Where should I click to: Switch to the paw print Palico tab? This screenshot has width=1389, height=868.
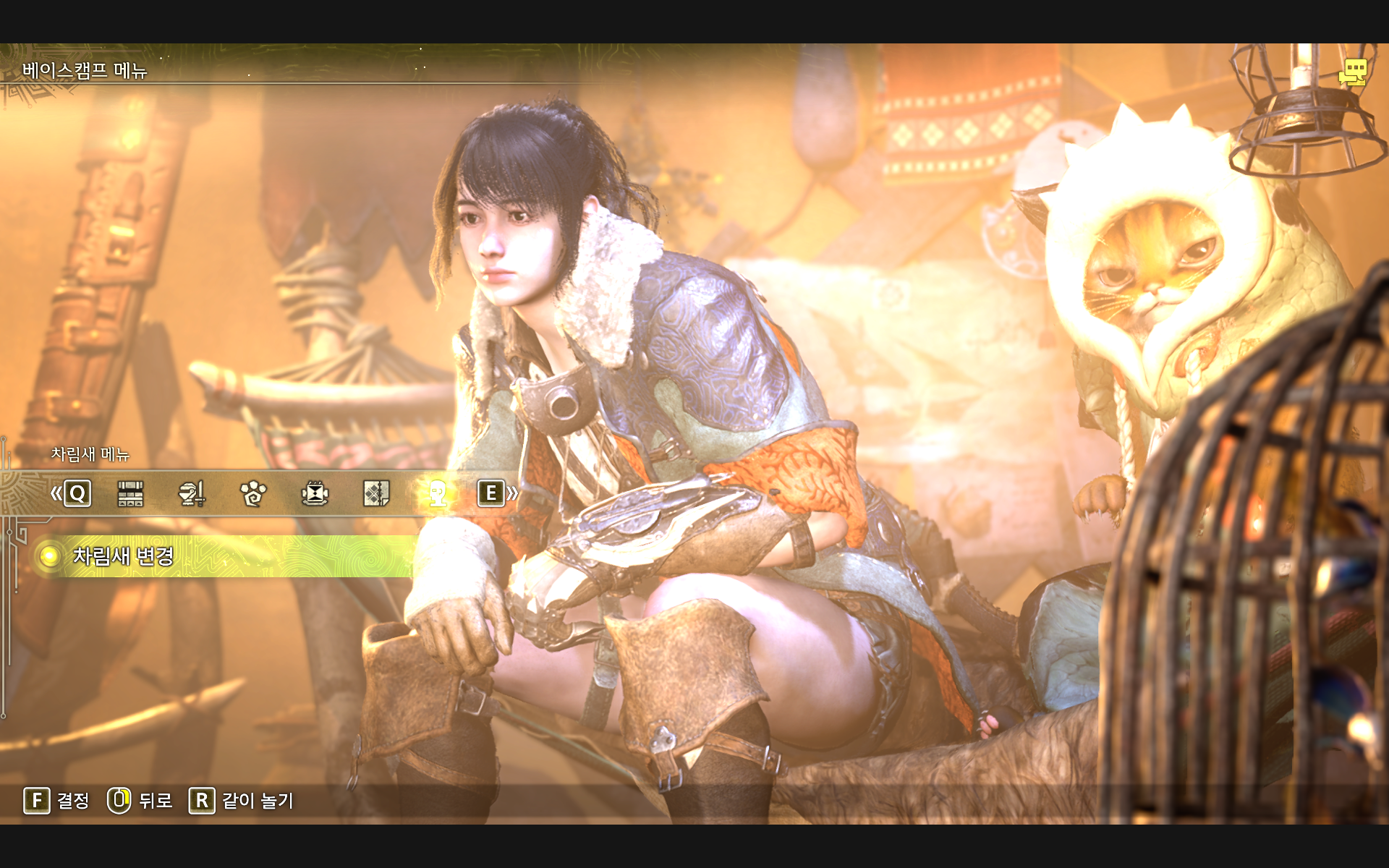click(253, 494)
